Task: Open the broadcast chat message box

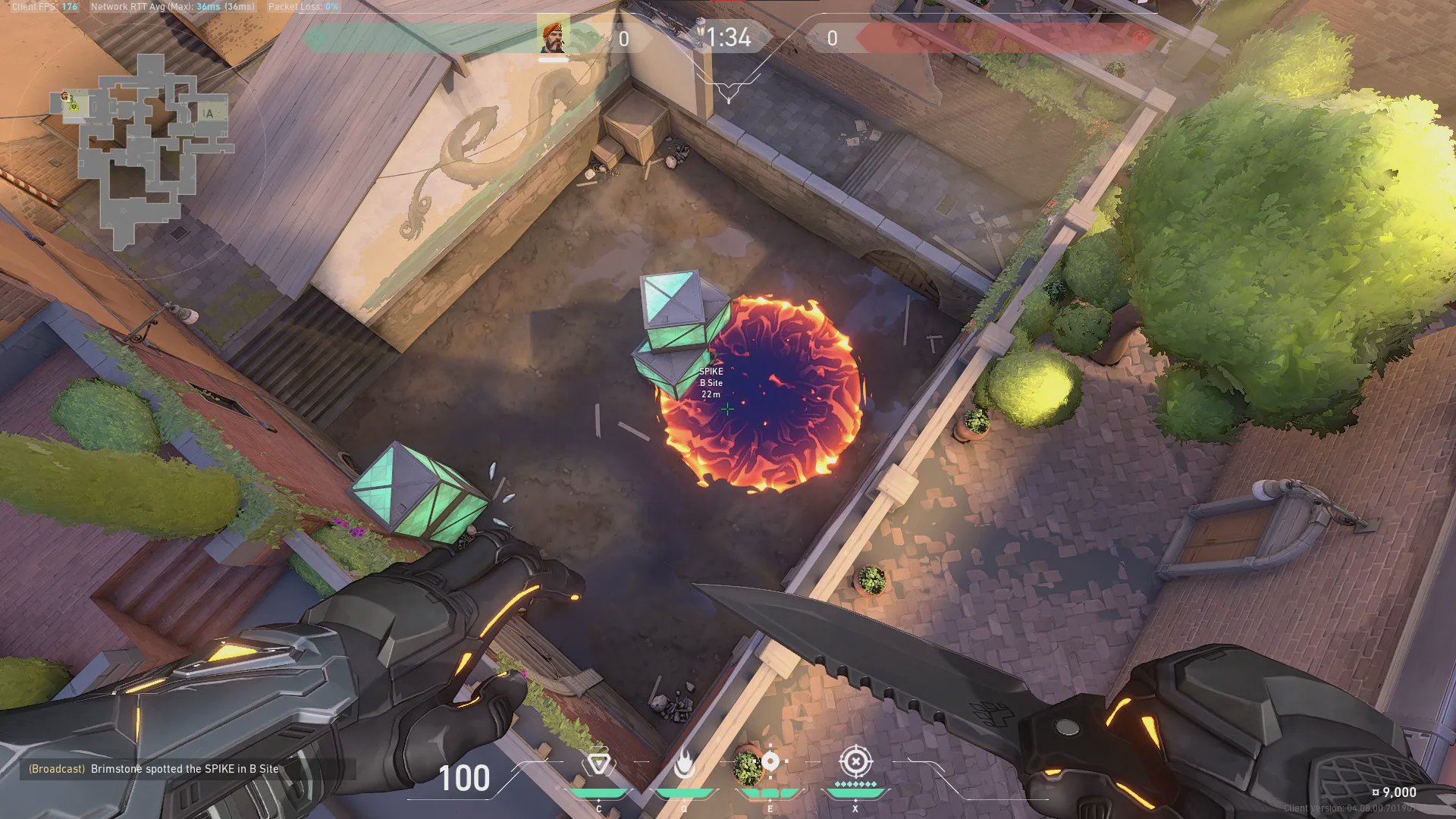Action: coord(186,769)
